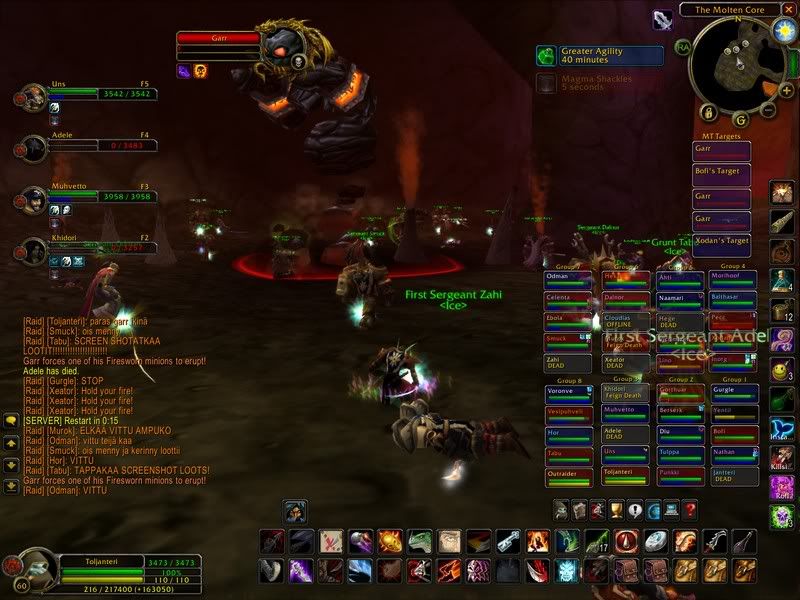Click the G button under the minimap
The image size is (800, 600).
tap(740, 119)
